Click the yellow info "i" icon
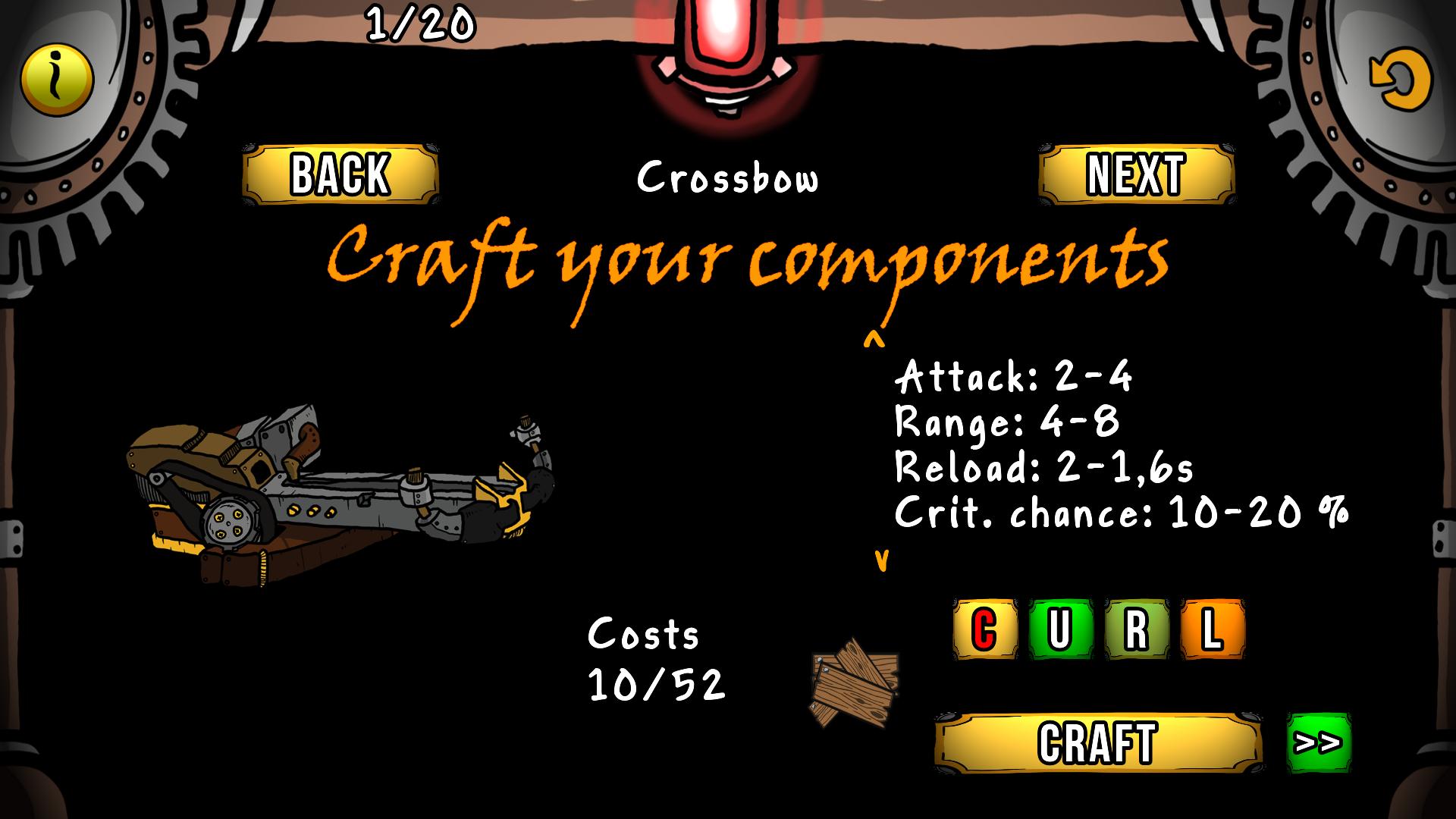 tap(55, 78)
